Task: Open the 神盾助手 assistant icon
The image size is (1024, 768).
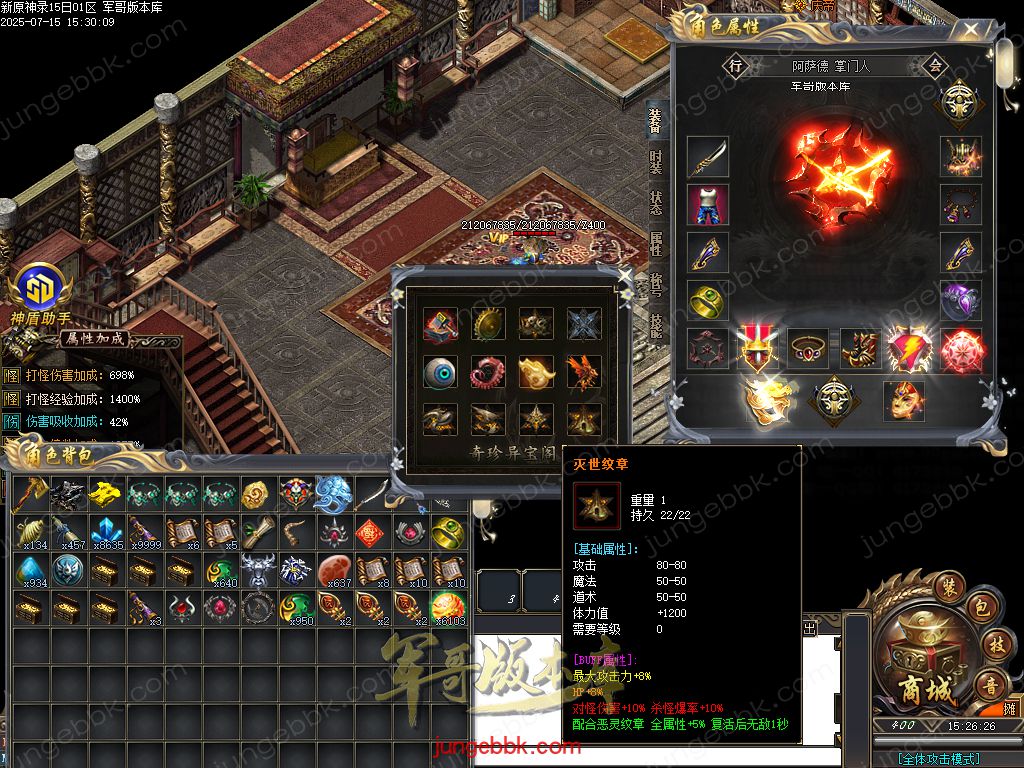Action: click(x=40, y=286)
